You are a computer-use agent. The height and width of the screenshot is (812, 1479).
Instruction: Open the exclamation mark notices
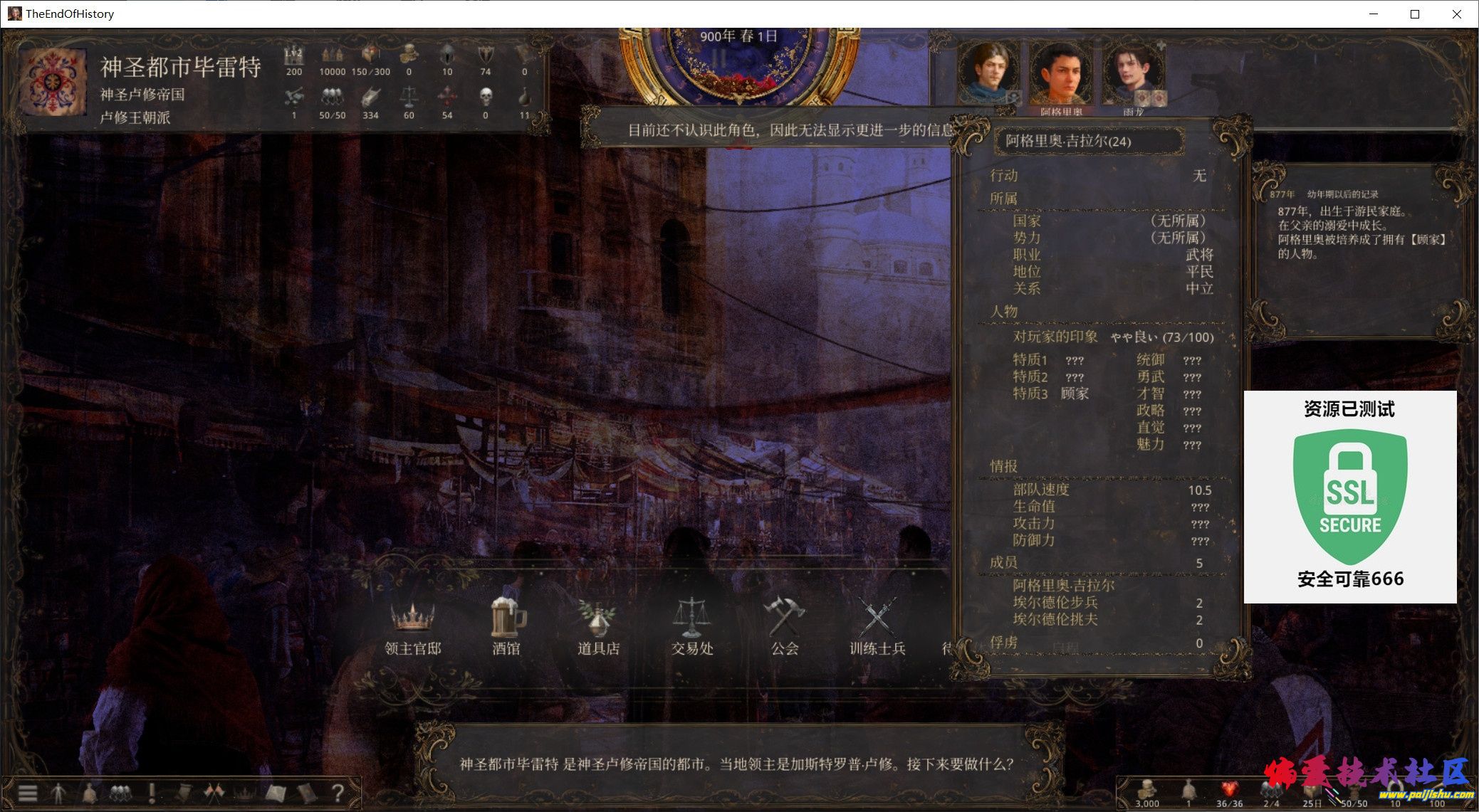pos(152,793)
